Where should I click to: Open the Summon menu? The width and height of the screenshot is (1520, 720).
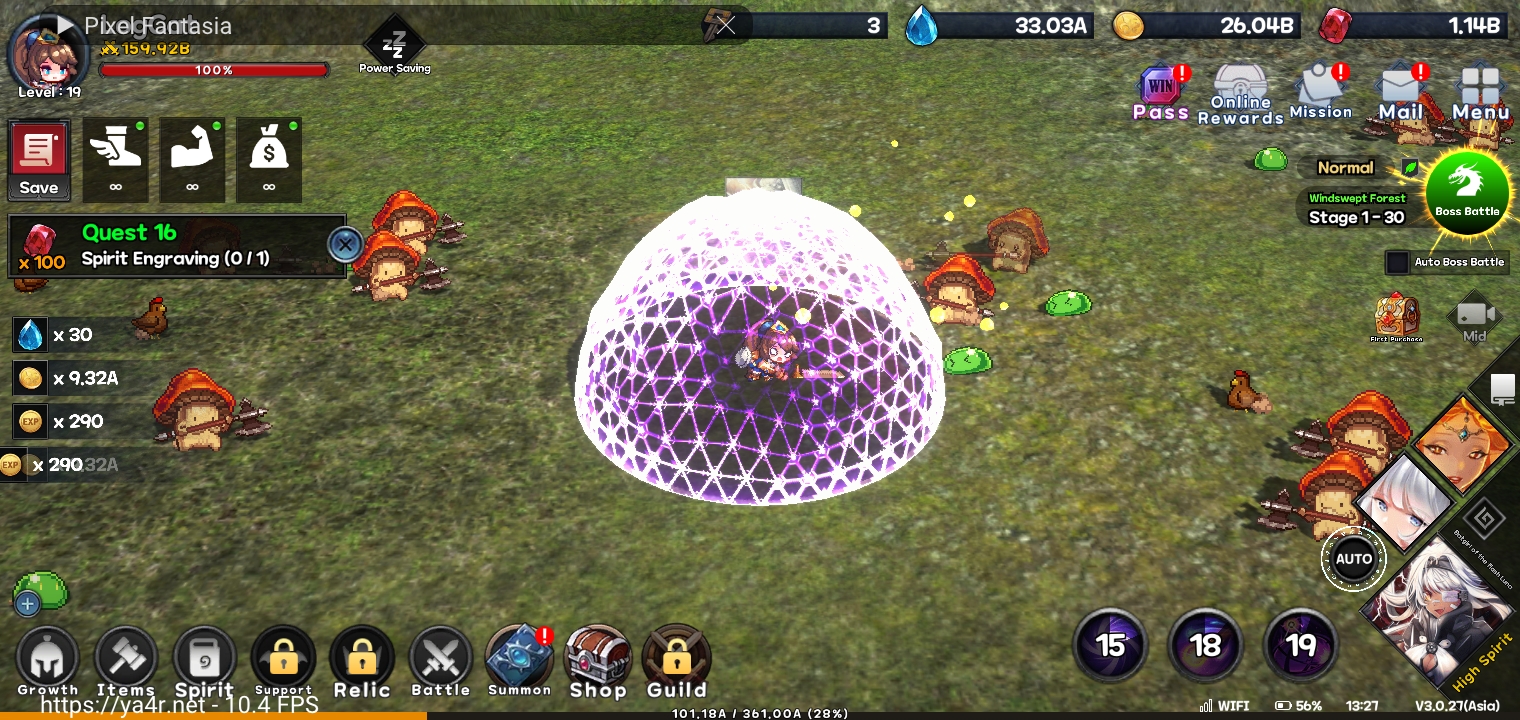point(519,660)
